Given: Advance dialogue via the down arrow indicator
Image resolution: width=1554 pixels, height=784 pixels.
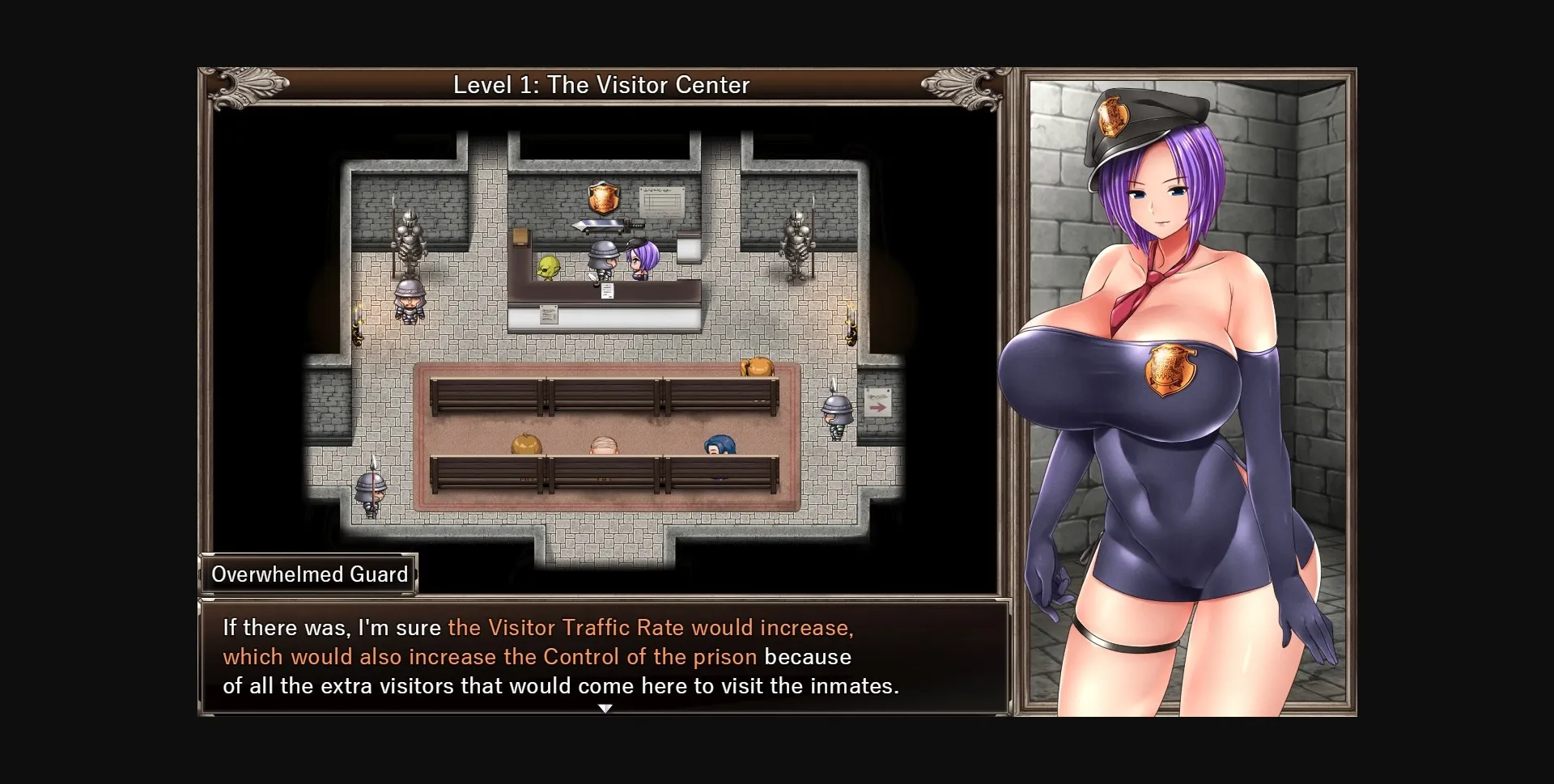Looking at the screenshot, I should pyautogui.click(x=605, y=707).
